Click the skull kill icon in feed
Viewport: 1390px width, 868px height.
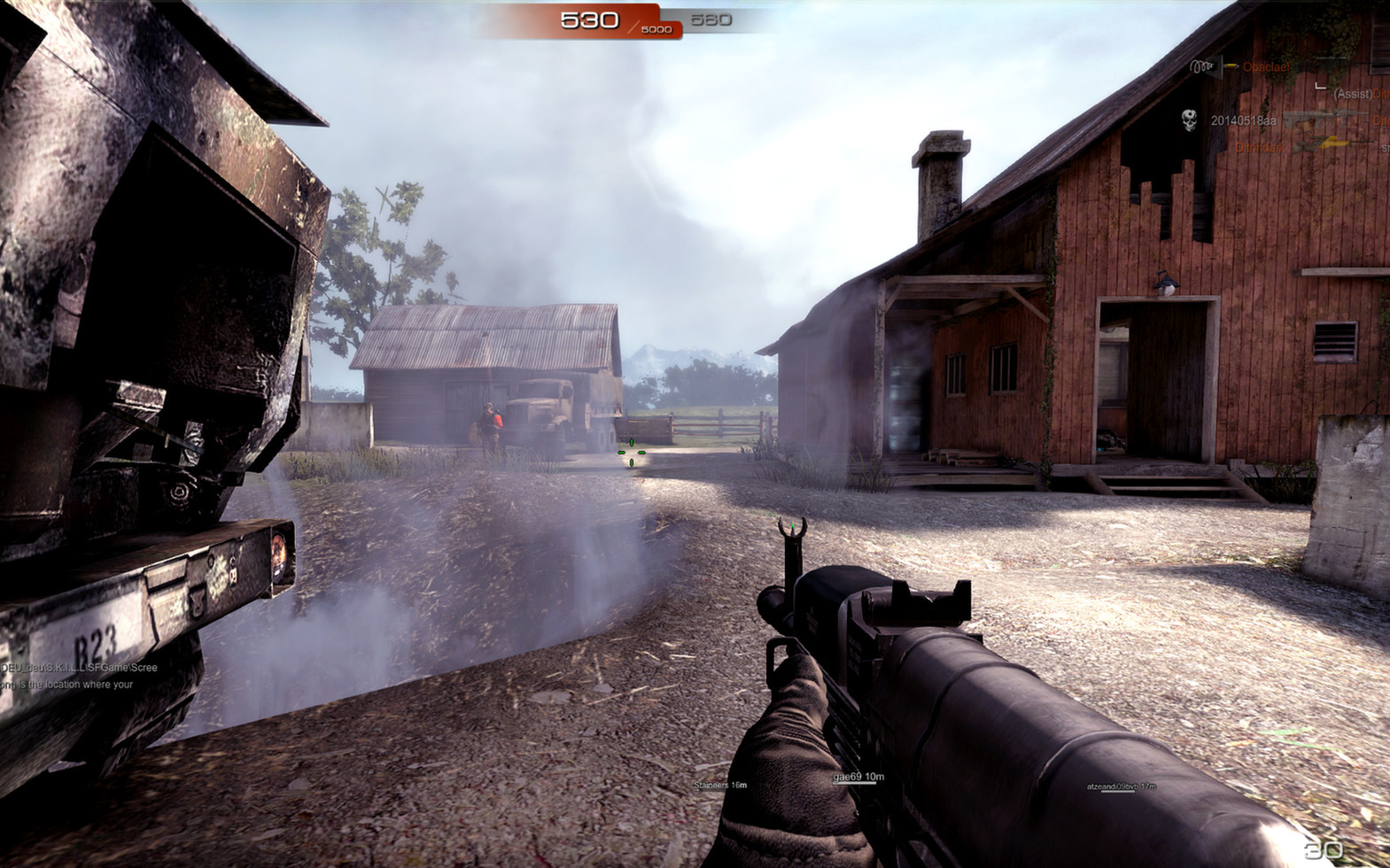(x=1190, y=120)
